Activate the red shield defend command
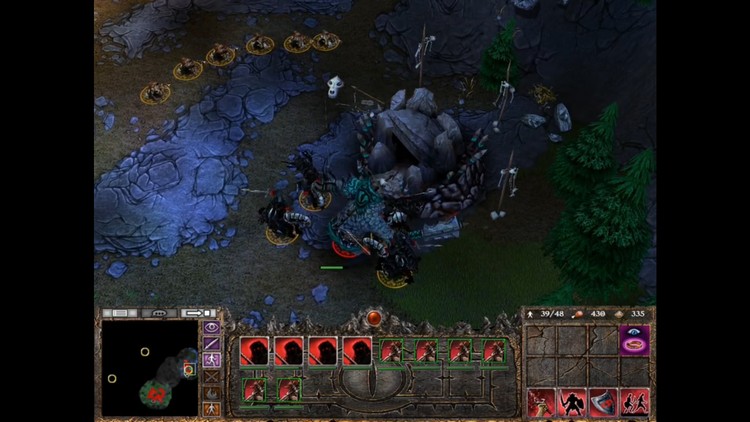The image size is (750, 422). (604, 403)
